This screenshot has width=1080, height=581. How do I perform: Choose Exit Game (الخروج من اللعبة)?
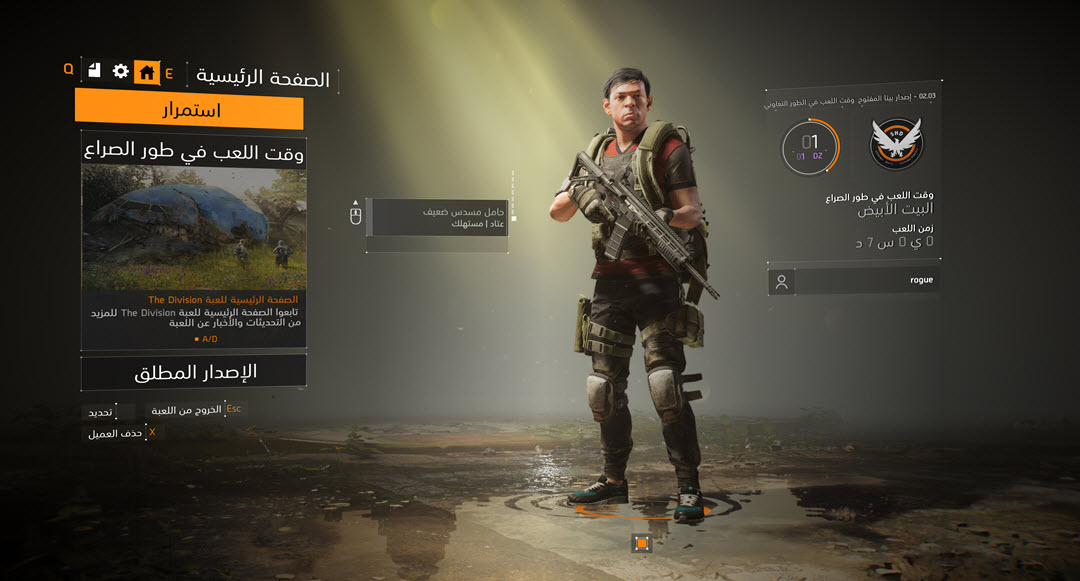coord(186,410)
